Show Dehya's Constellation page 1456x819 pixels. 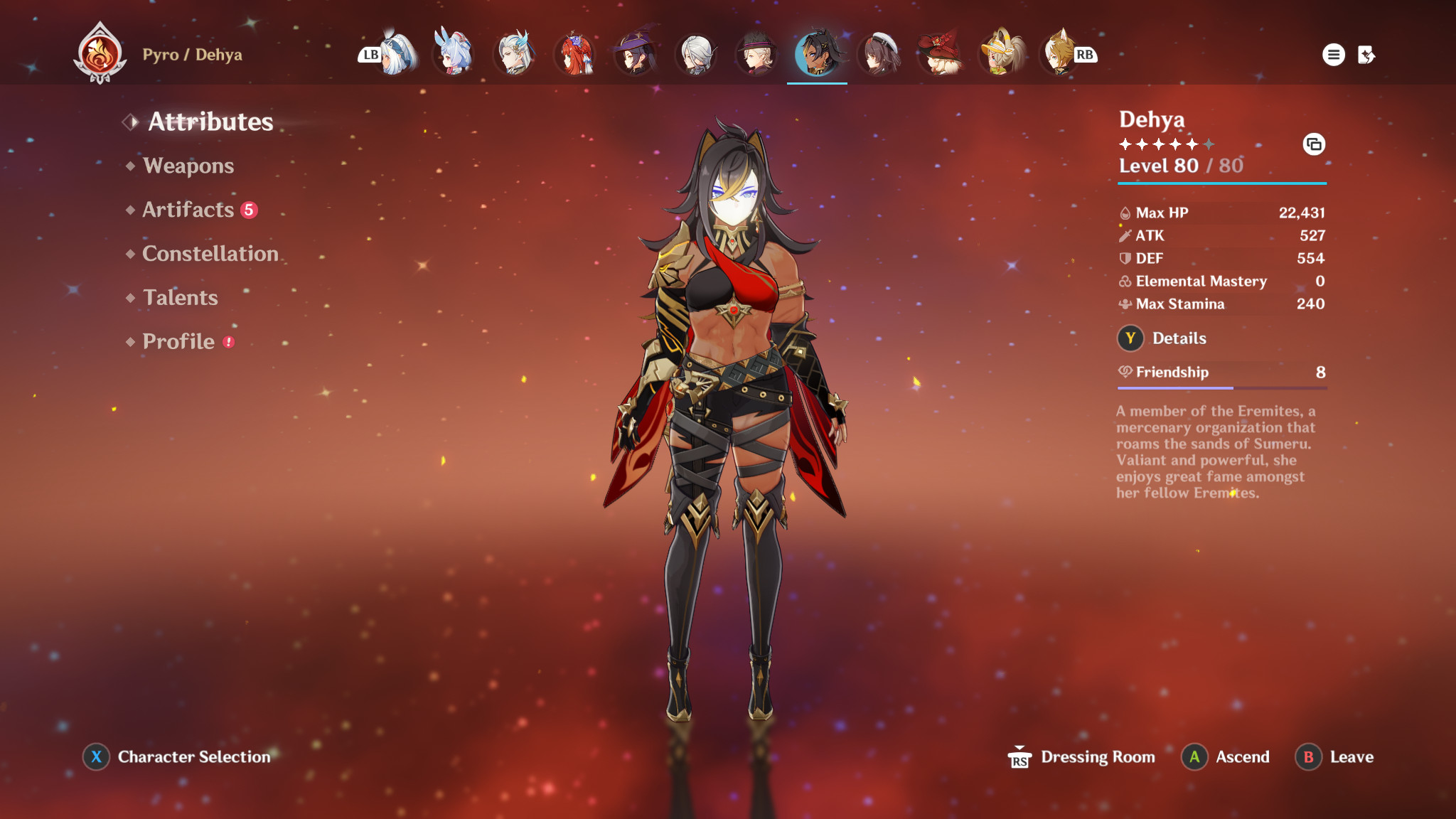pos(210,254)
